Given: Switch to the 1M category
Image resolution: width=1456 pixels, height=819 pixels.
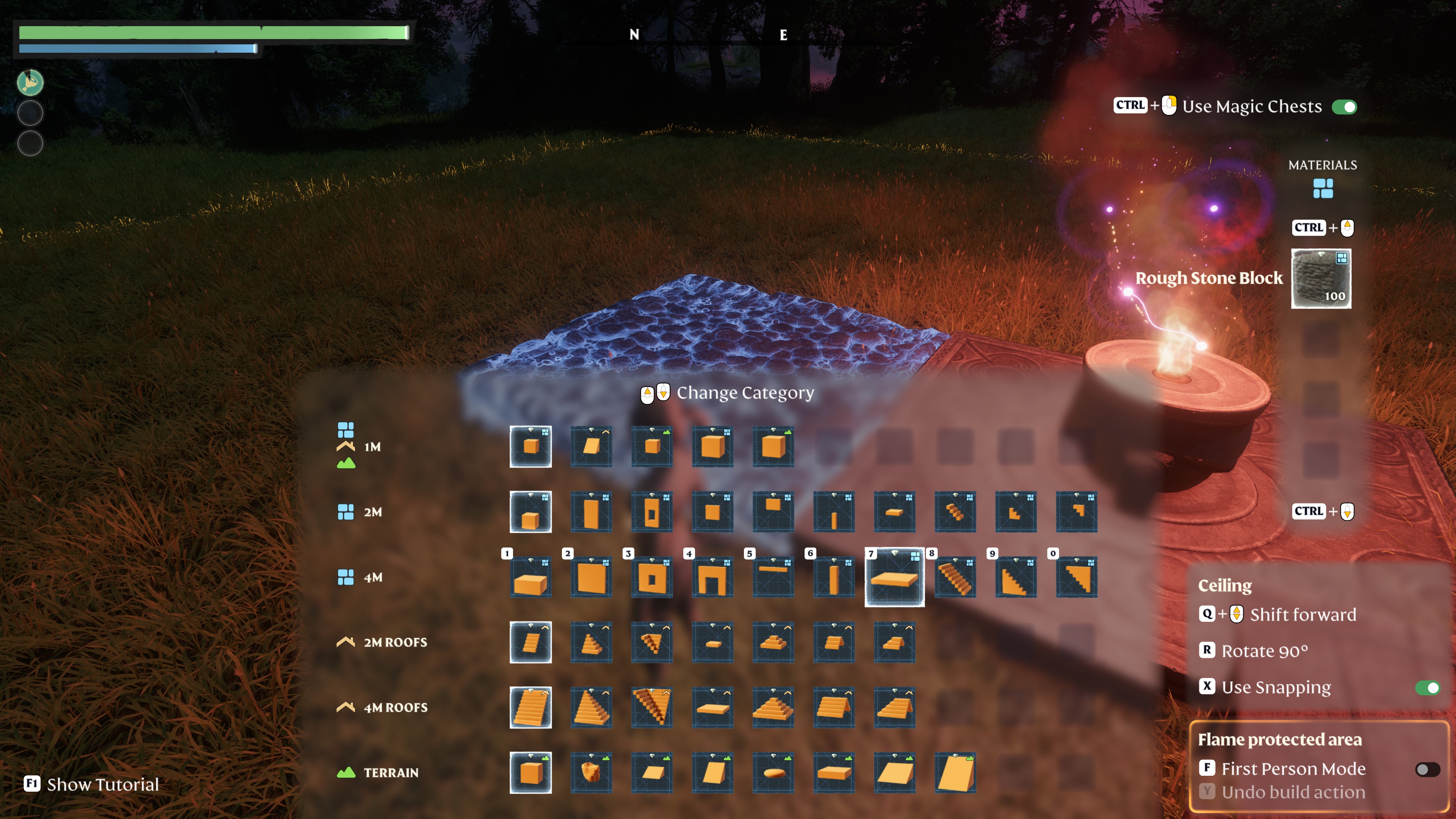Looking at the screenshot, I should pyautogui.click(x=372, y=447).
